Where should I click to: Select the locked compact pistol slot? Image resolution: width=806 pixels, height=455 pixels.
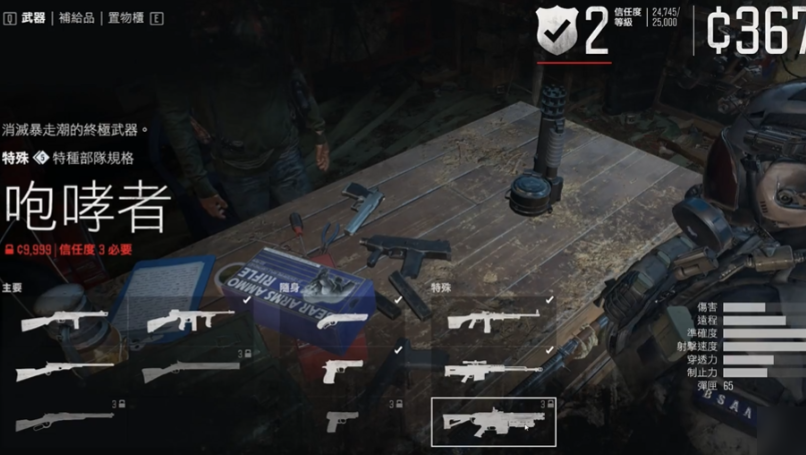(342, 421)
